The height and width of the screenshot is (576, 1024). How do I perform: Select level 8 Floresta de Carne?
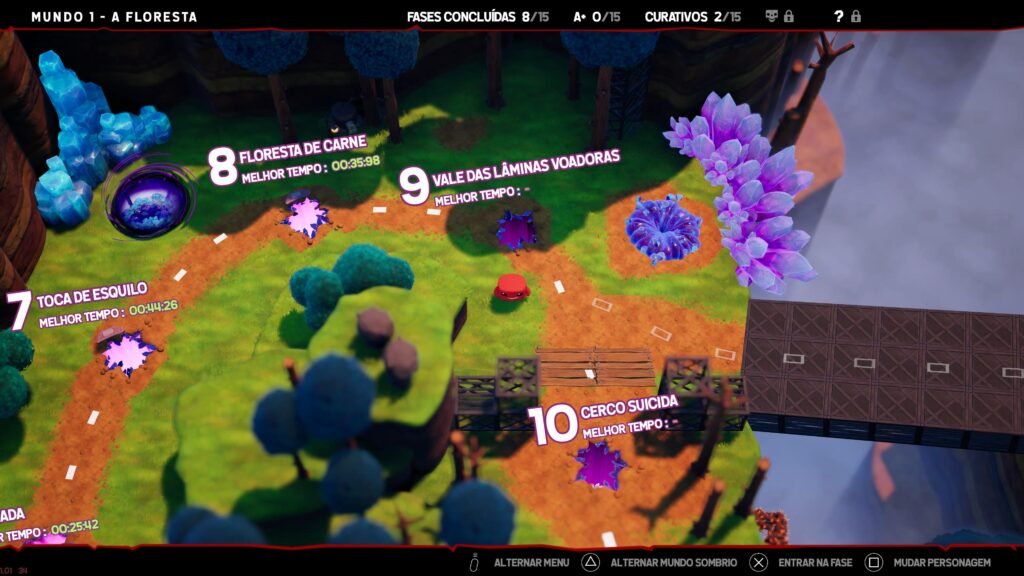[x=306, y=217]
